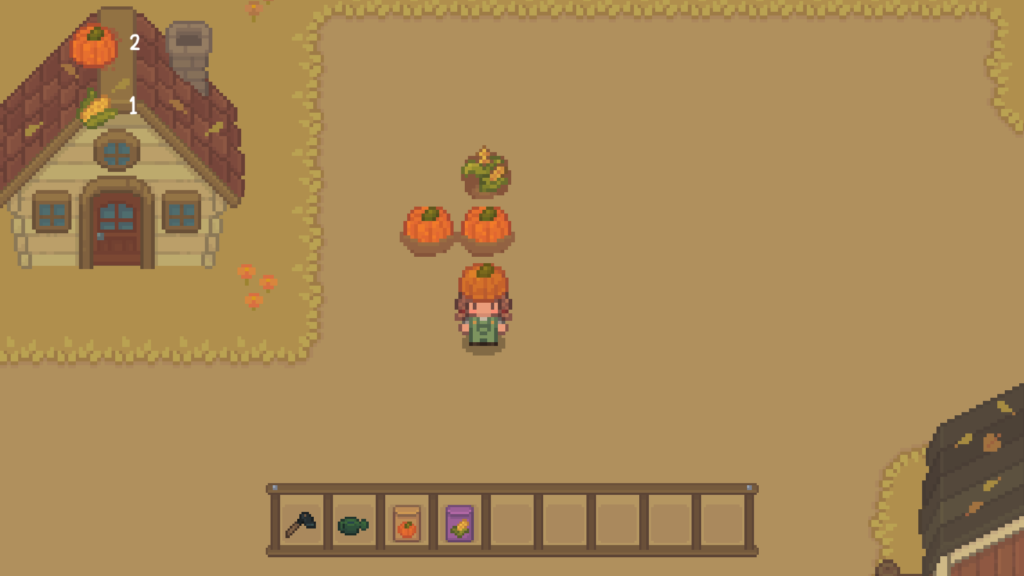Select the axe tool in the hotbar
The image size is (1024, 576).
[x=299, y=523]
